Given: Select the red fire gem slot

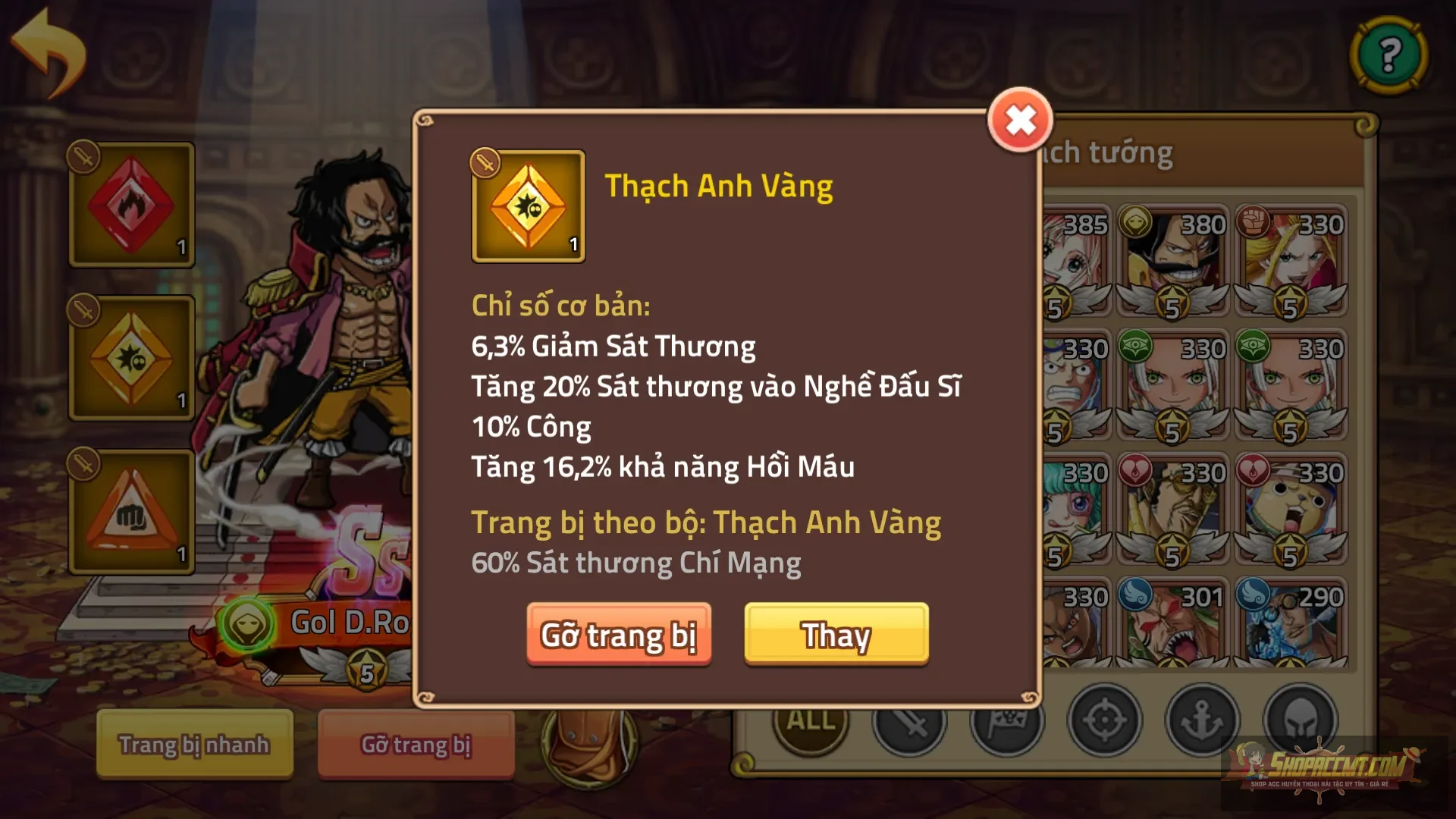Looking at the screenshot, I should 130,205.
